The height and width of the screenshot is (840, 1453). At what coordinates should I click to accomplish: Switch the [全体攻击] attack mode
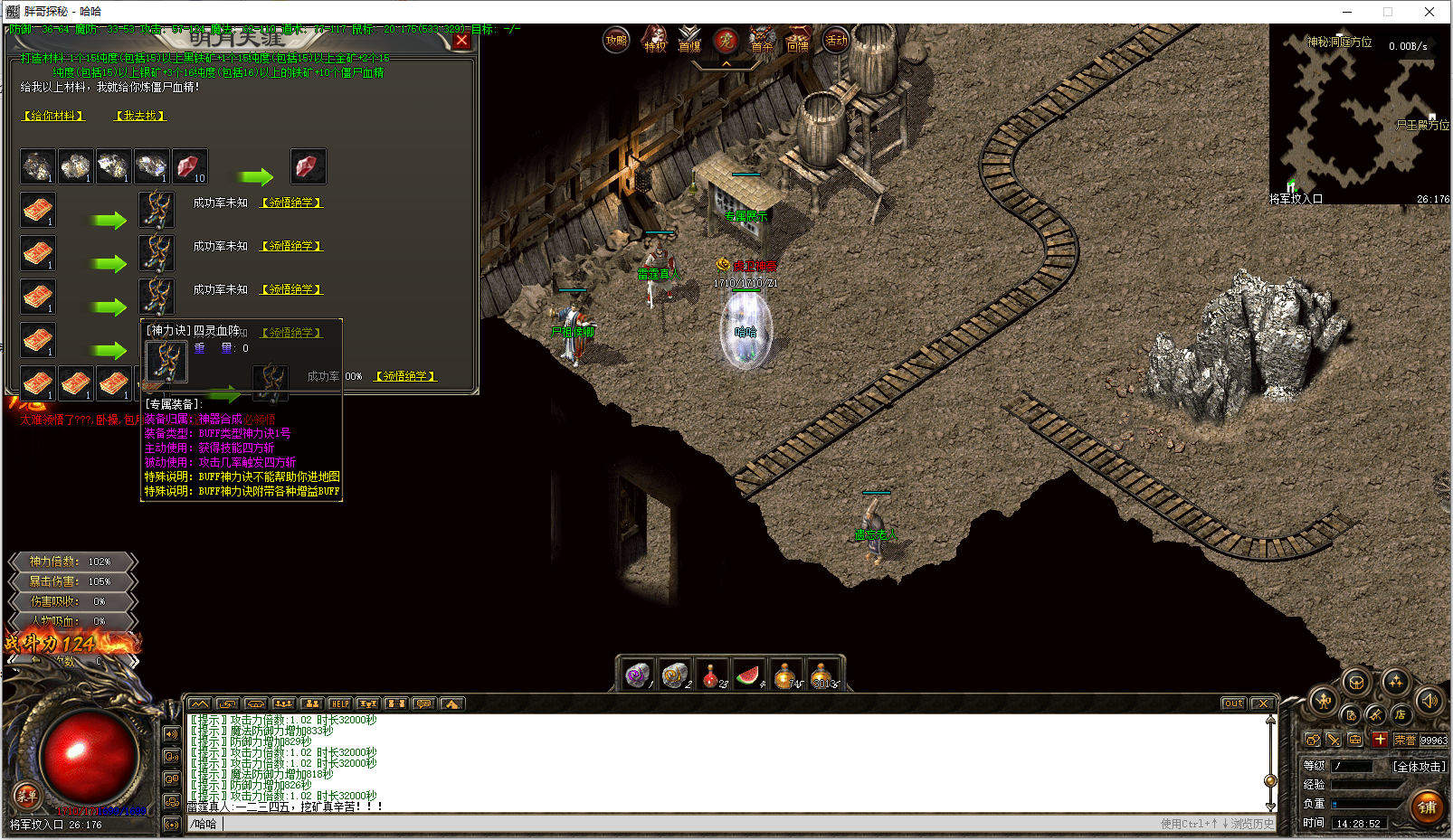(1419, 766)
